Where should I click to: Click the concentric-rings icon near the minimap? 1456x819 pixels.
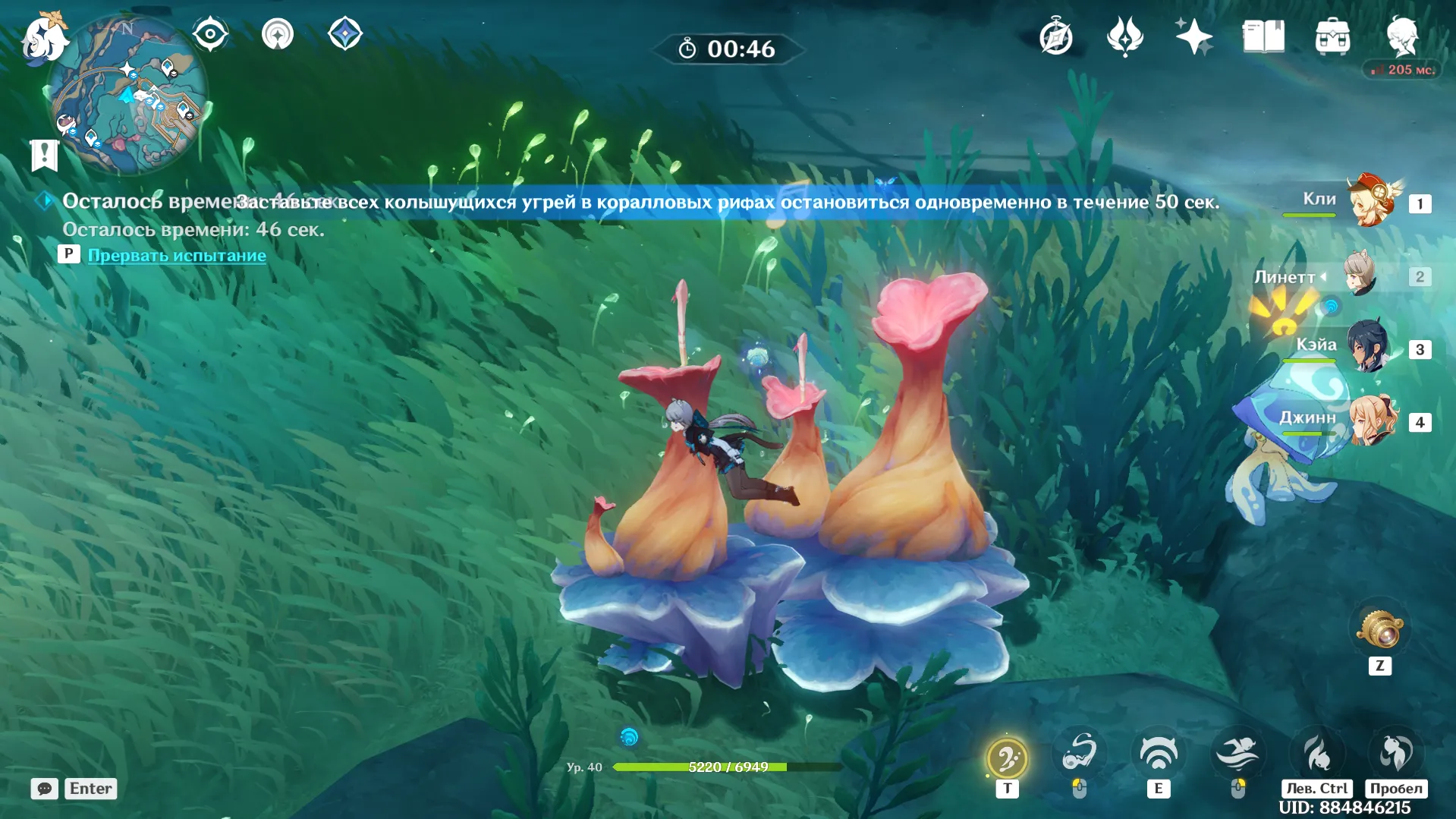coord(277,34)
